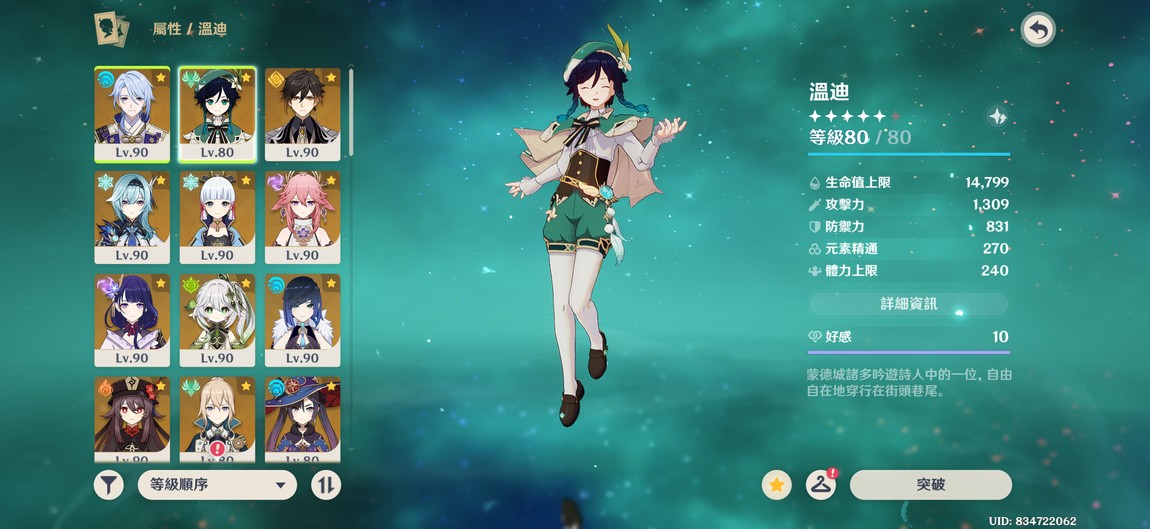Open the character filter funnel
Screen dimensions: 1150x529
109,486
